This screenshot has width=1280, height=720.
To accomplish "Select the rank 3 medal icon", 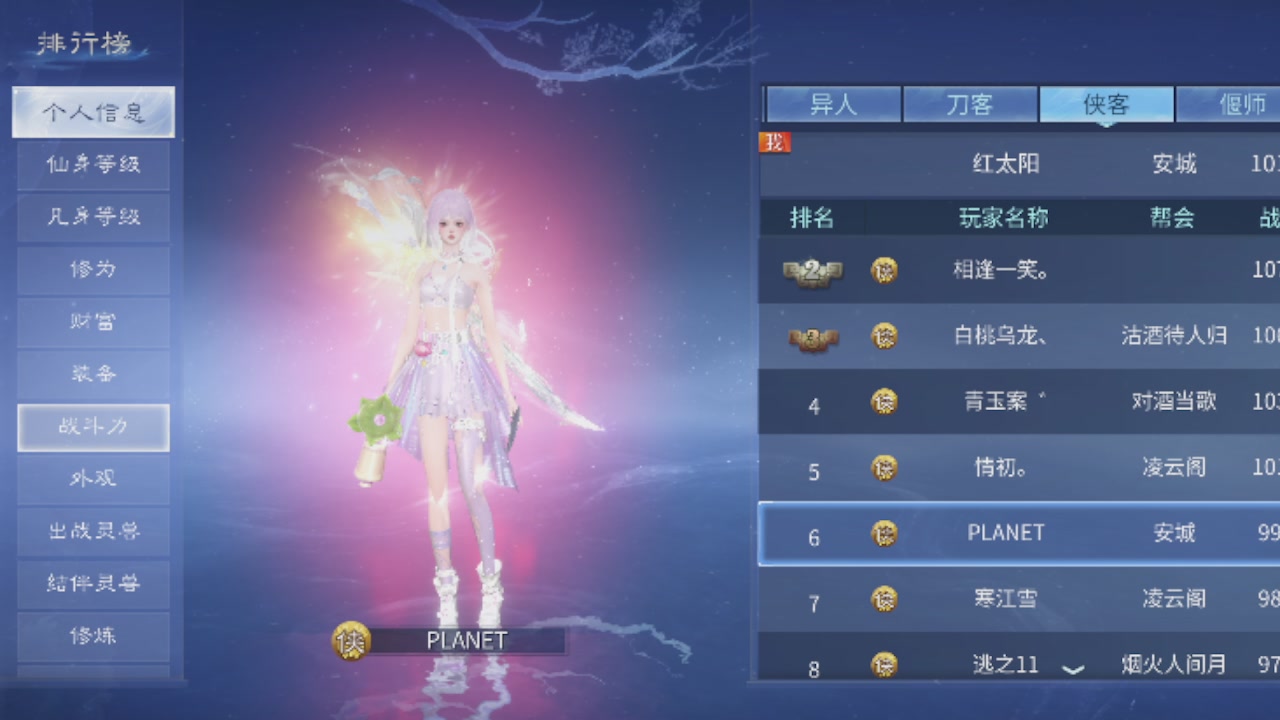I will click(811, 336).
